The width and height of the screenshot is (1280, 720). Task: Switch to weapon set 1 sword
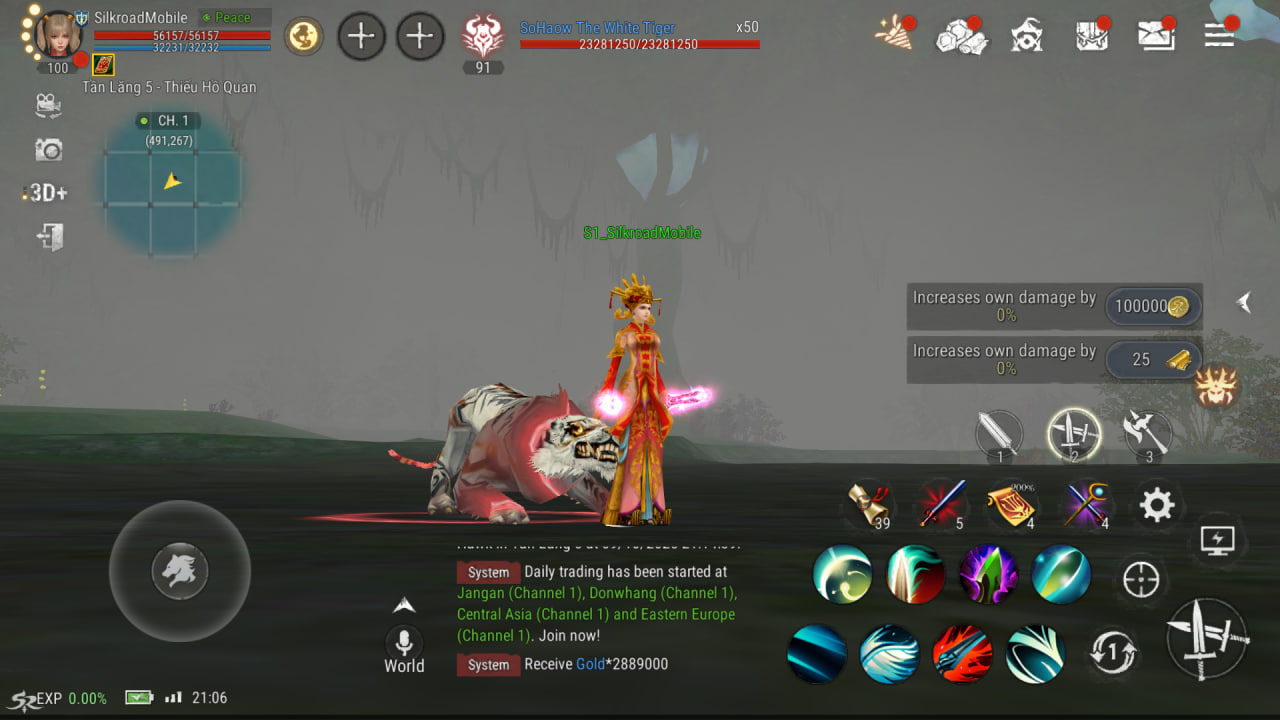[x=999, y=435]
